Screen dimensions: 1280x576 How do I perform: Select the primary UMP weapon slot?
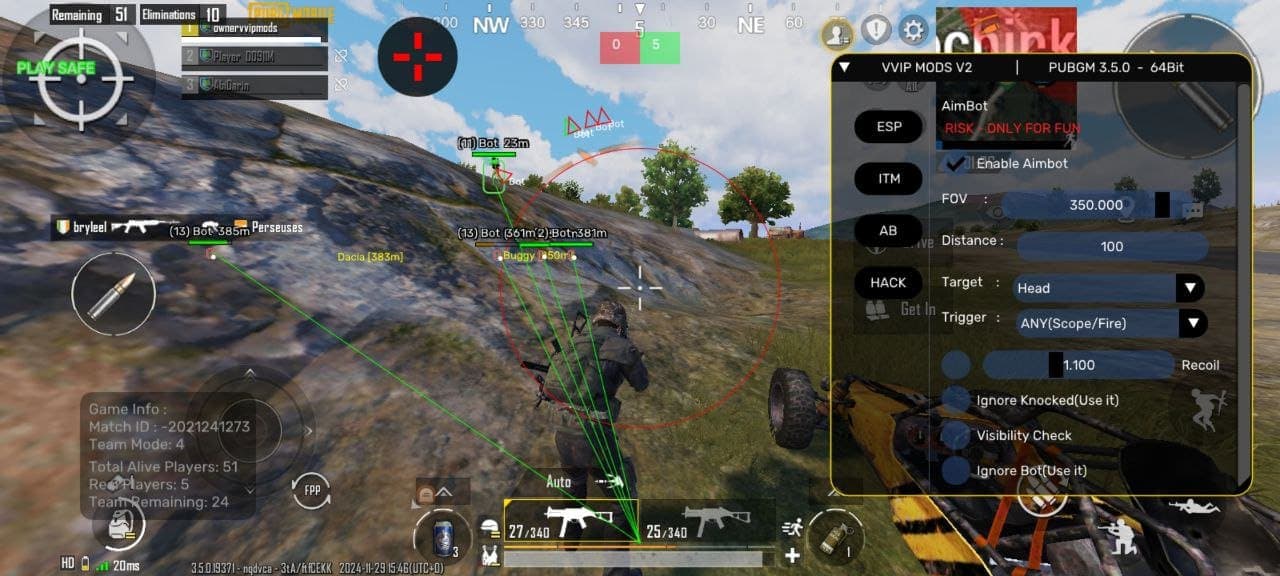click(x=571, y=521)
